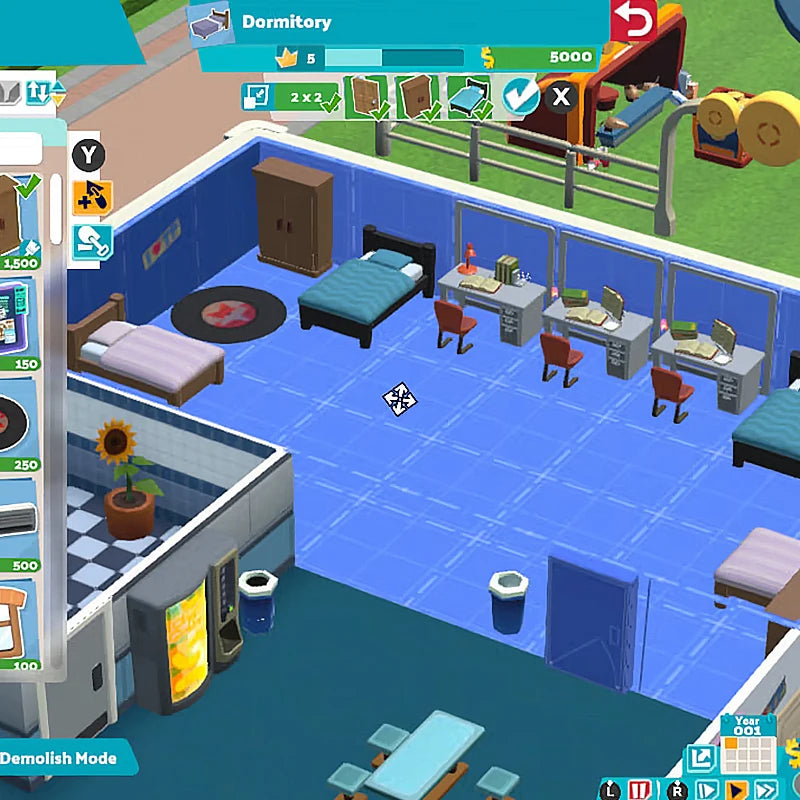The height and width of the screenshot is (800, 800).
Task: Click the expand arrow icon beside calendar
Action: pyautogui.click(x=700, y=757)
